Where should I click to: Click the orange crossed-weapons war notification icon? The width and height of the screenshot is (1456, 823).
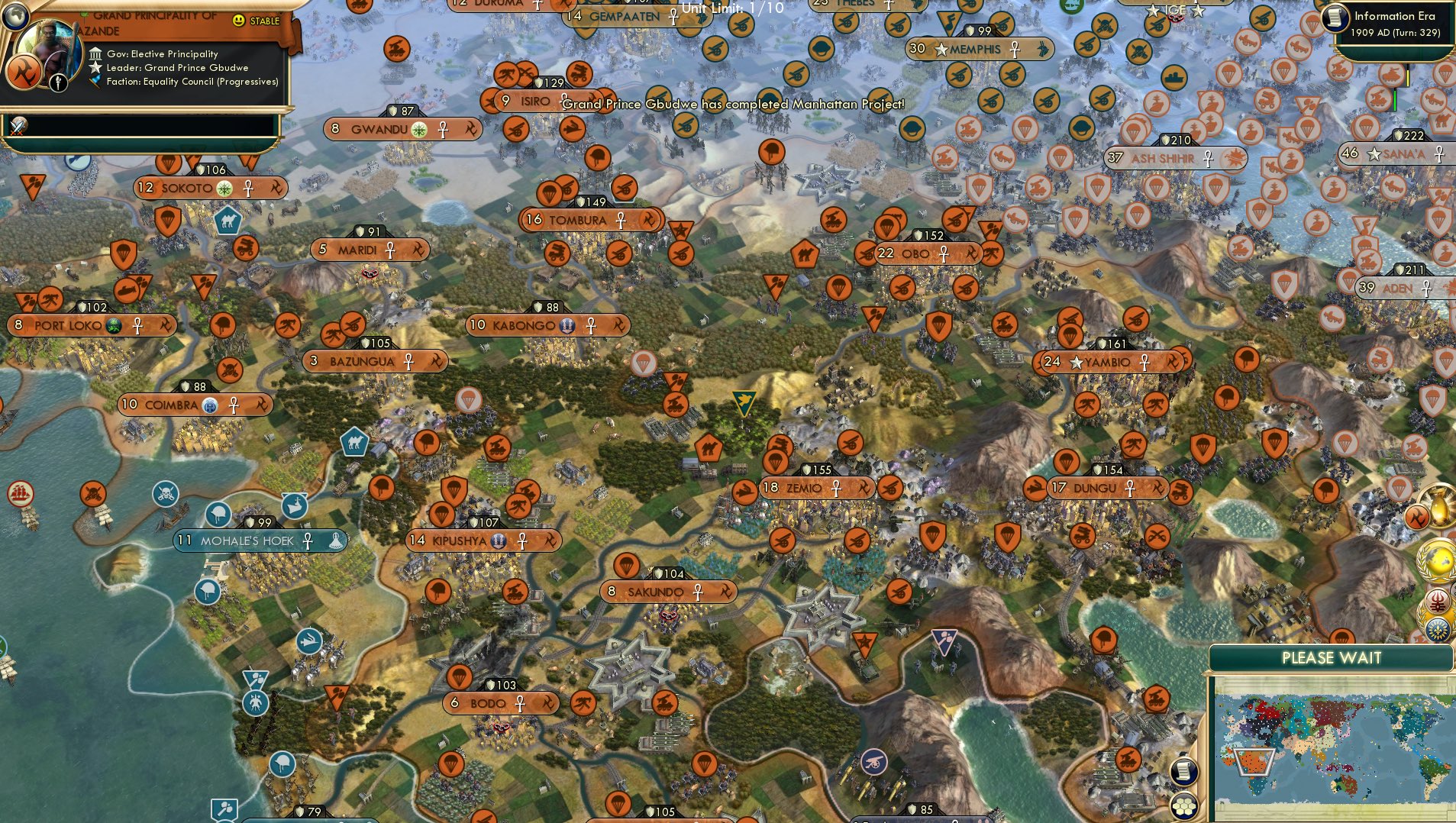1417,515
